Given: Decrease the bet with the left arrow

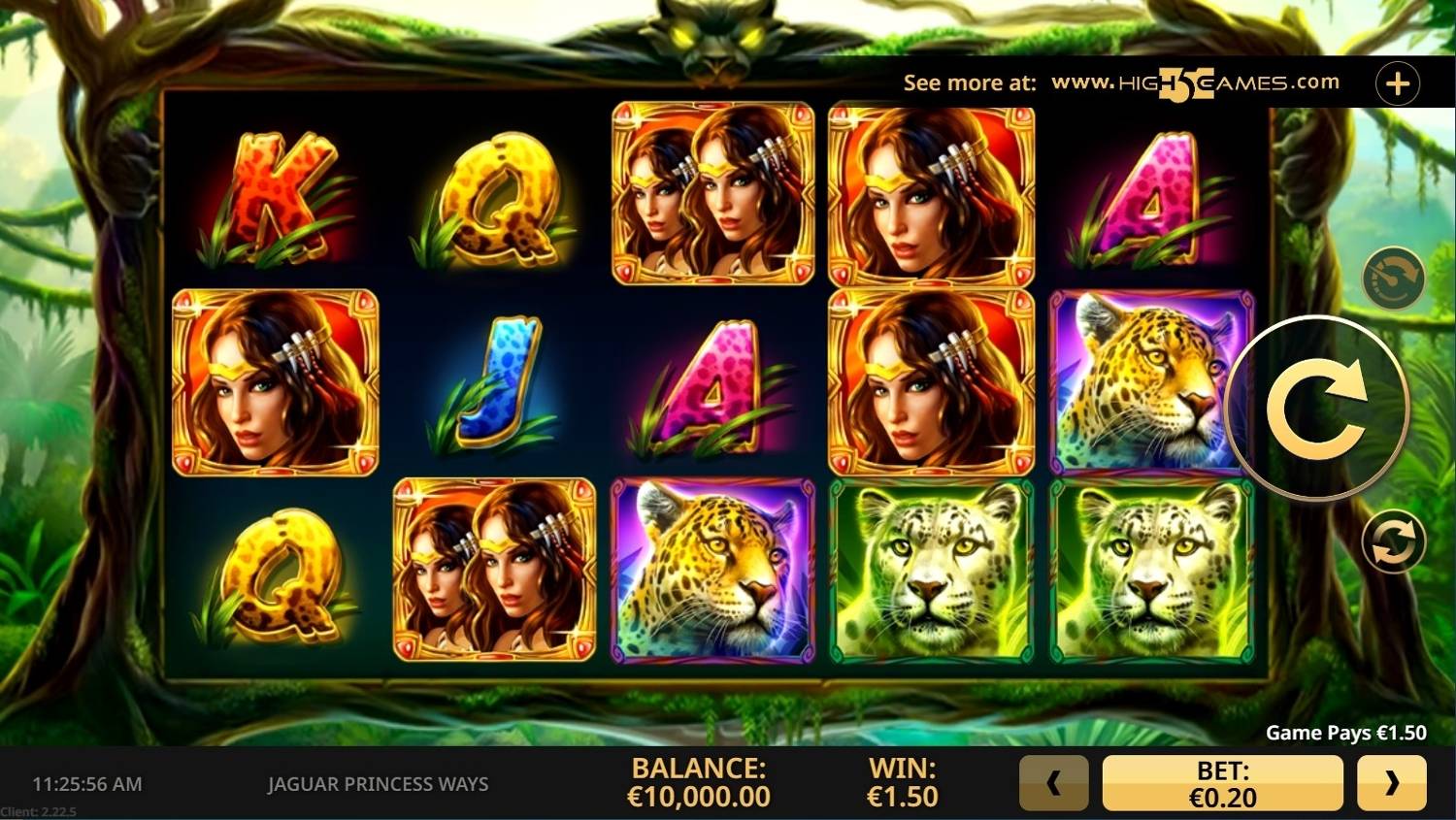Looking at the screenshot, I should click(x=1053, y=782).
